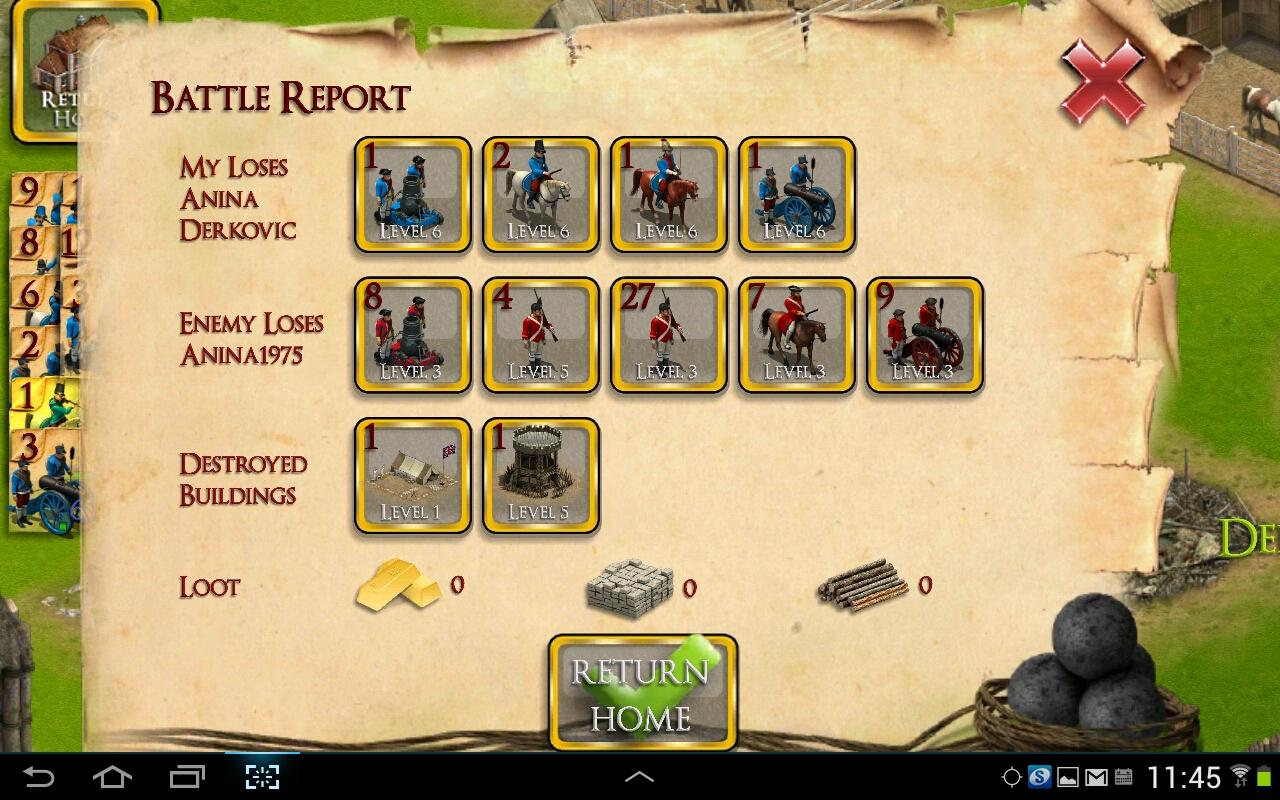
Task: Click the enemy mortar Level 3 icon
Action: [411, 335]
